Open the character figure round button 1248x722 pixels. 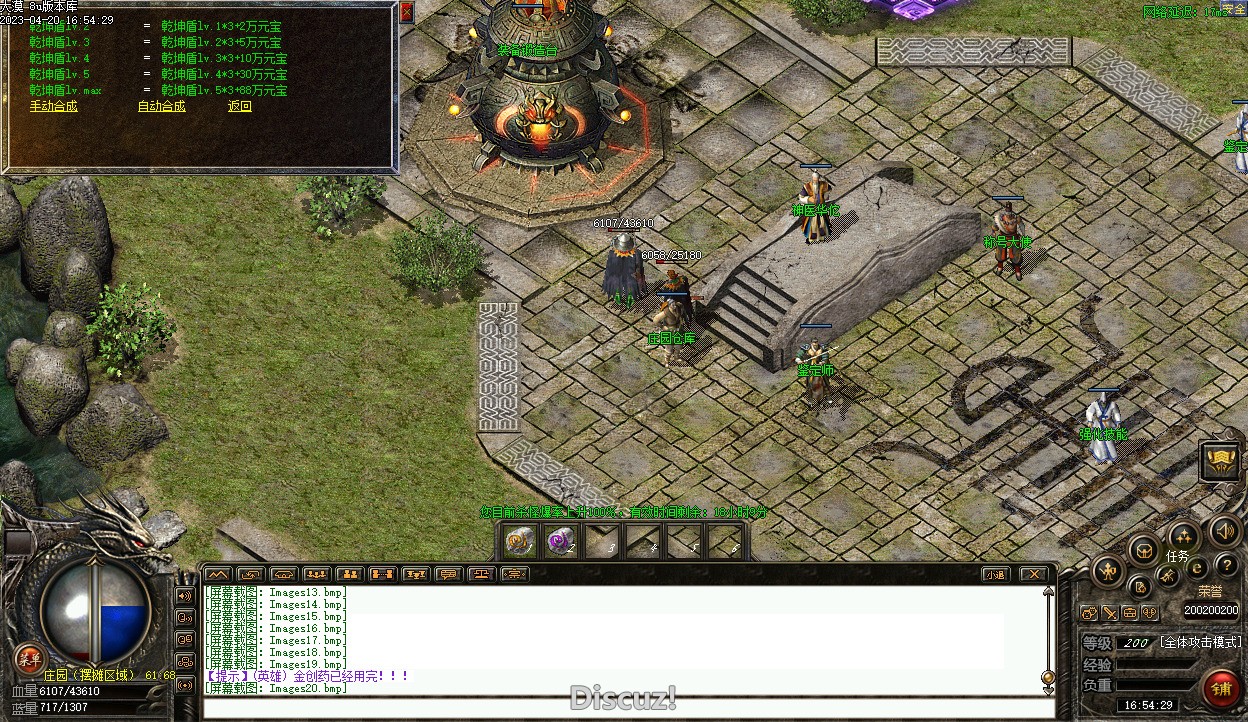click(1108, 572)
